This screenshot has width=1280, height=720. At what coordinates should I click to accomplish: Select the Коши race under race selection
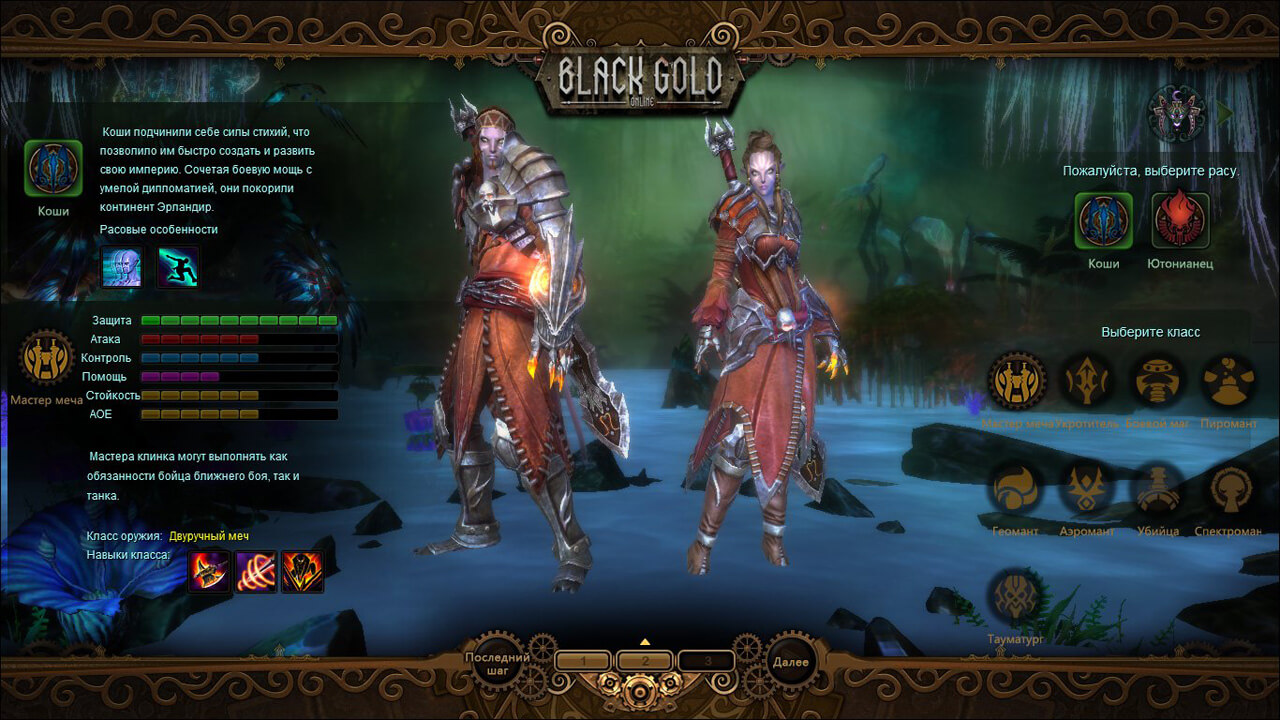tap(1103, 220)
